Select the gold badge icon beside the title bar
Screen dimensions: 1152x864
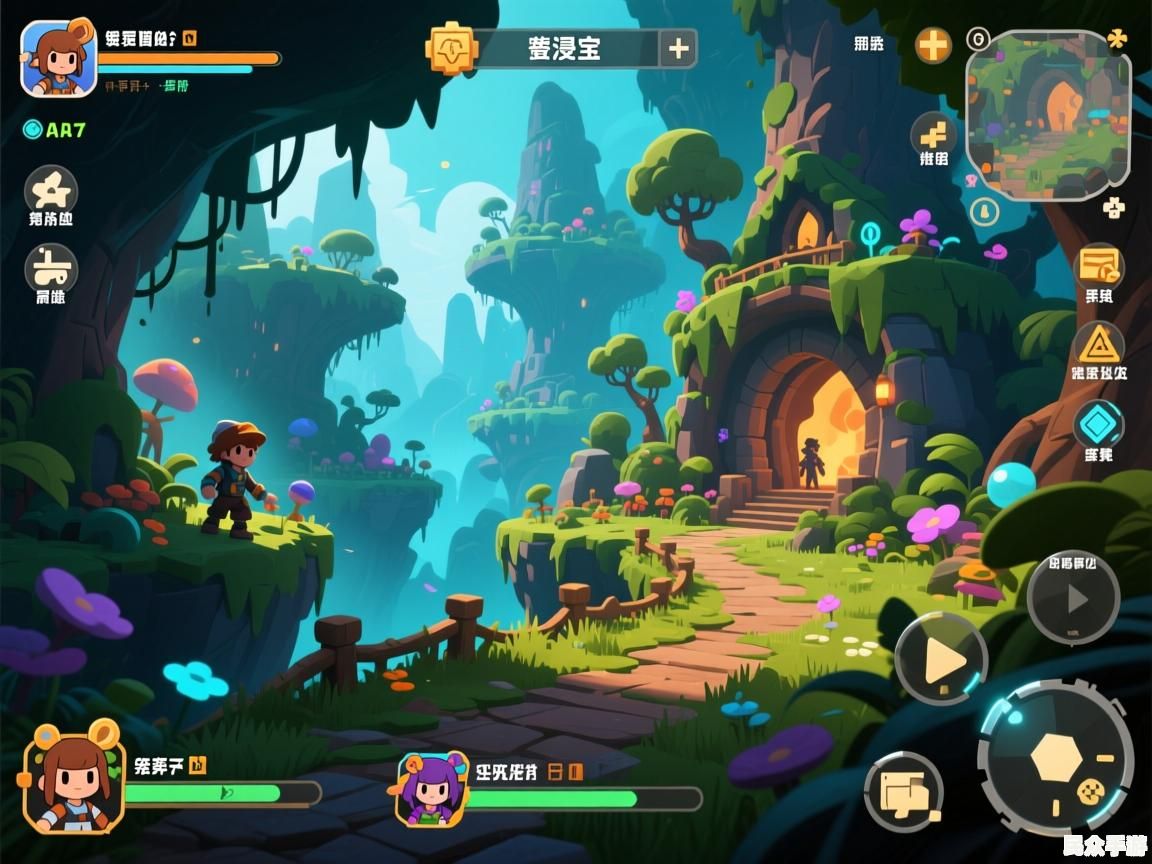coord(451,48)
